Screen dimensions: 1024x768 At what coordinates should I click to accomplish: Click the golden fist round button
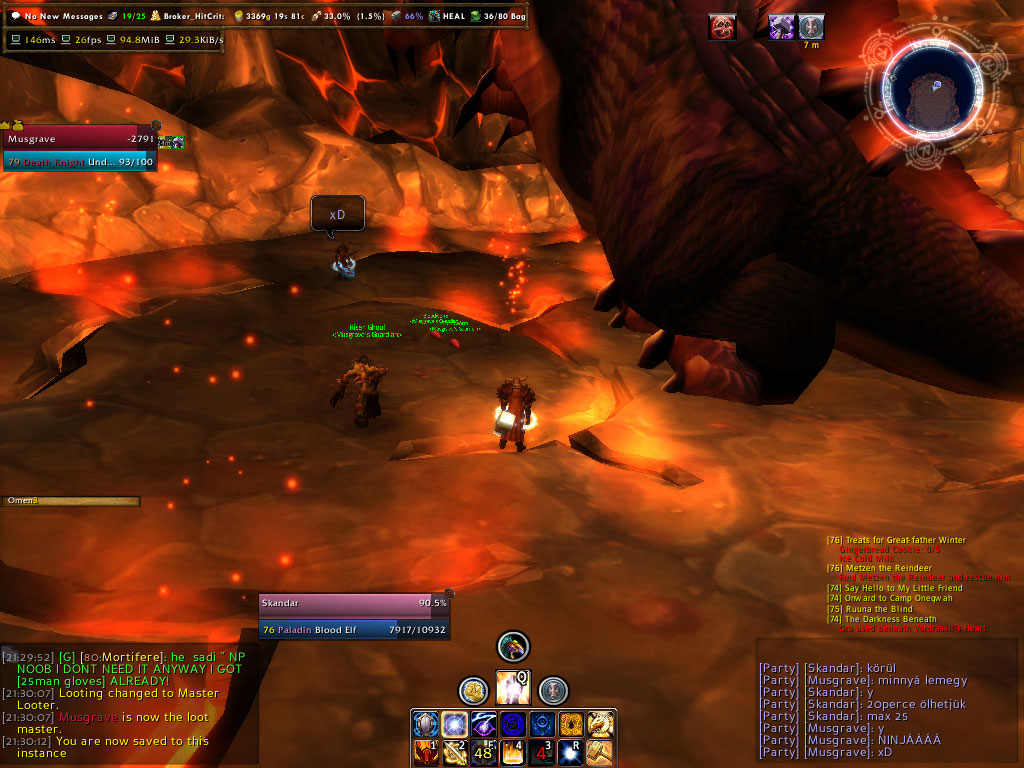coord(473,690)
